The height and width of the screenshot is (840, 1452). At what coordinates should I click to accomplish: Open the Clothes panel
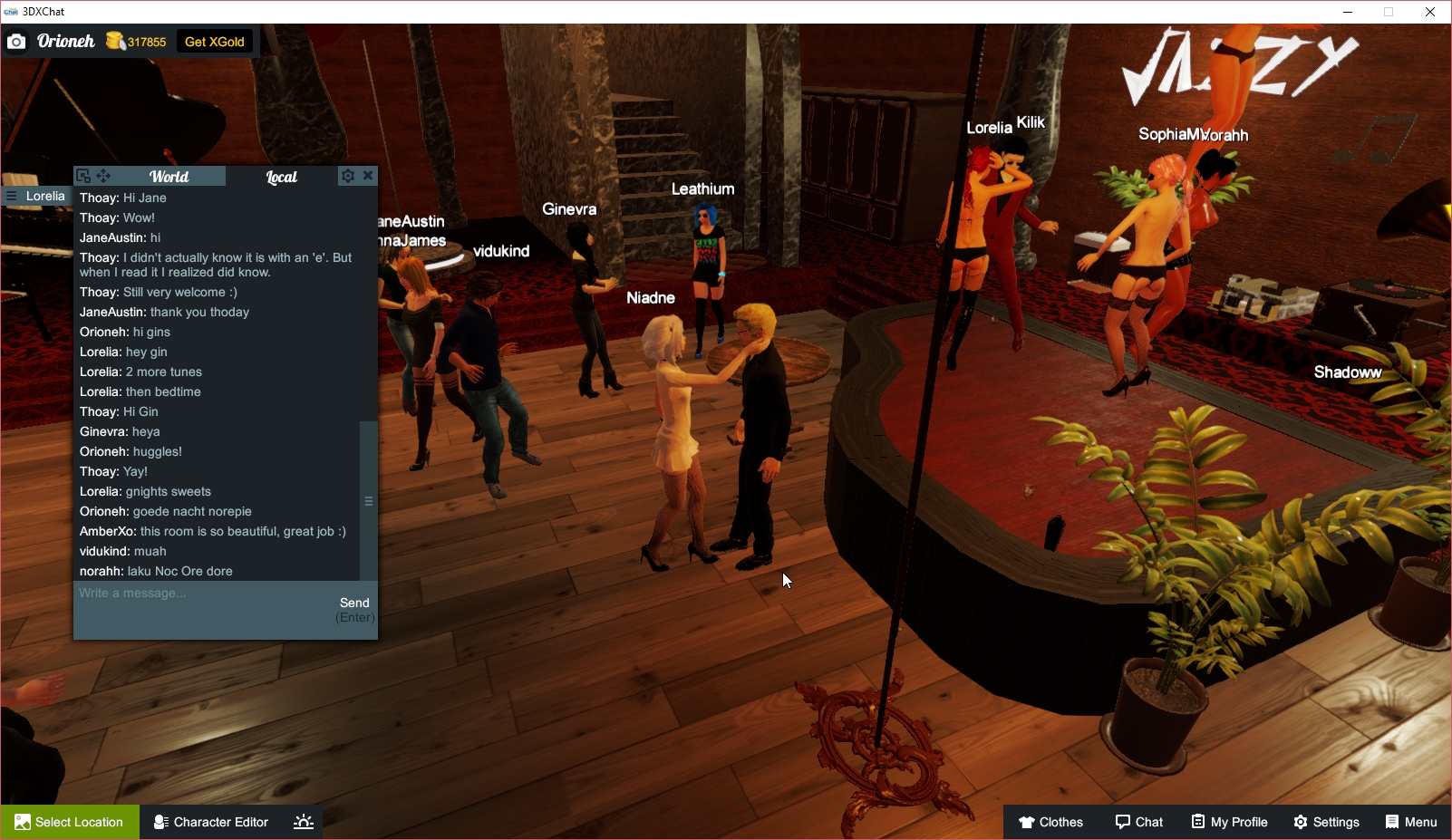click(x=1050, y=822)
